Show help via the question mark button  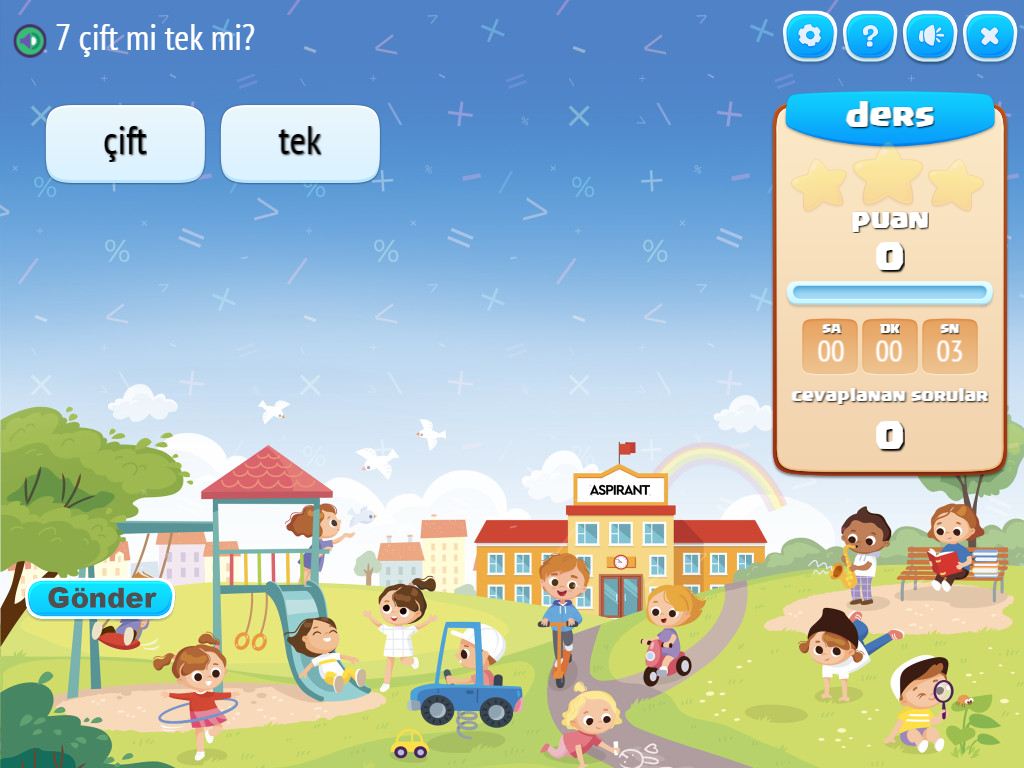pos(870,37)
